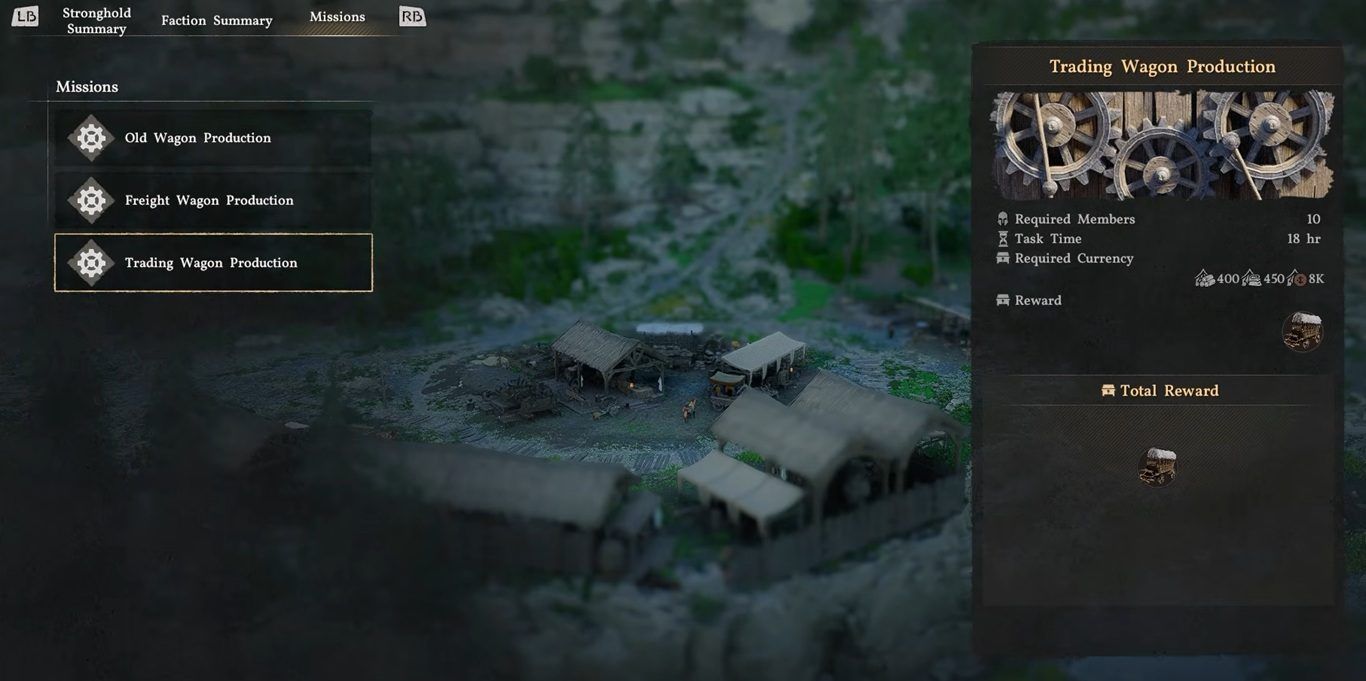This screenshot has height=681, width=1366.
Task: Switch to the Stronghold Summary tab
Action: pyautogui.click(x=96, y=20)
